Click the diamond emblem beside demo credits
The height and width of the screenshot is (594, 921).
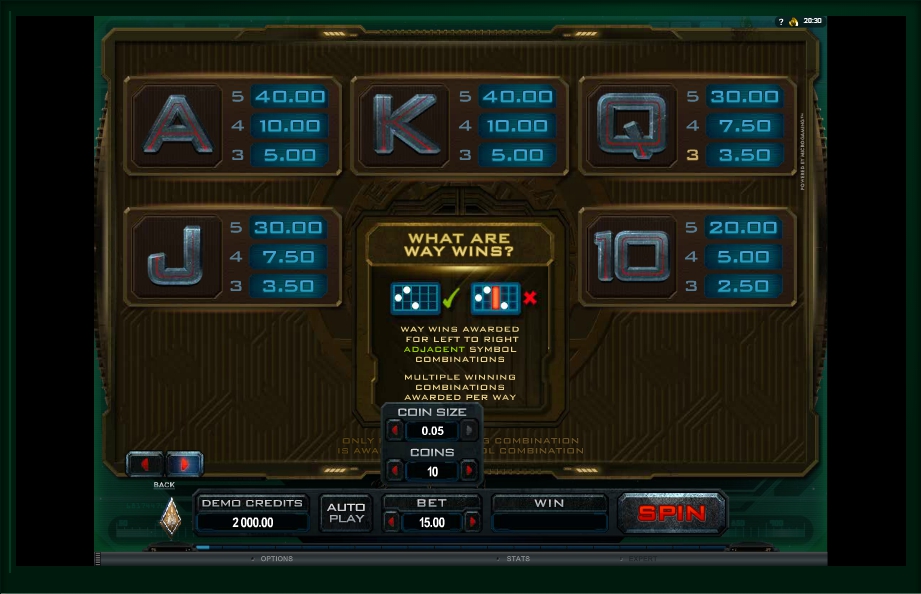[171, 515]
